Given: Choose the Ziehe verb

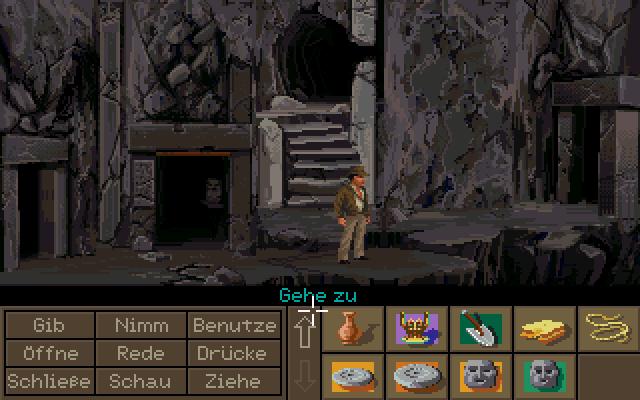Looking at the screenshot, I should click(x=232, y=381).
